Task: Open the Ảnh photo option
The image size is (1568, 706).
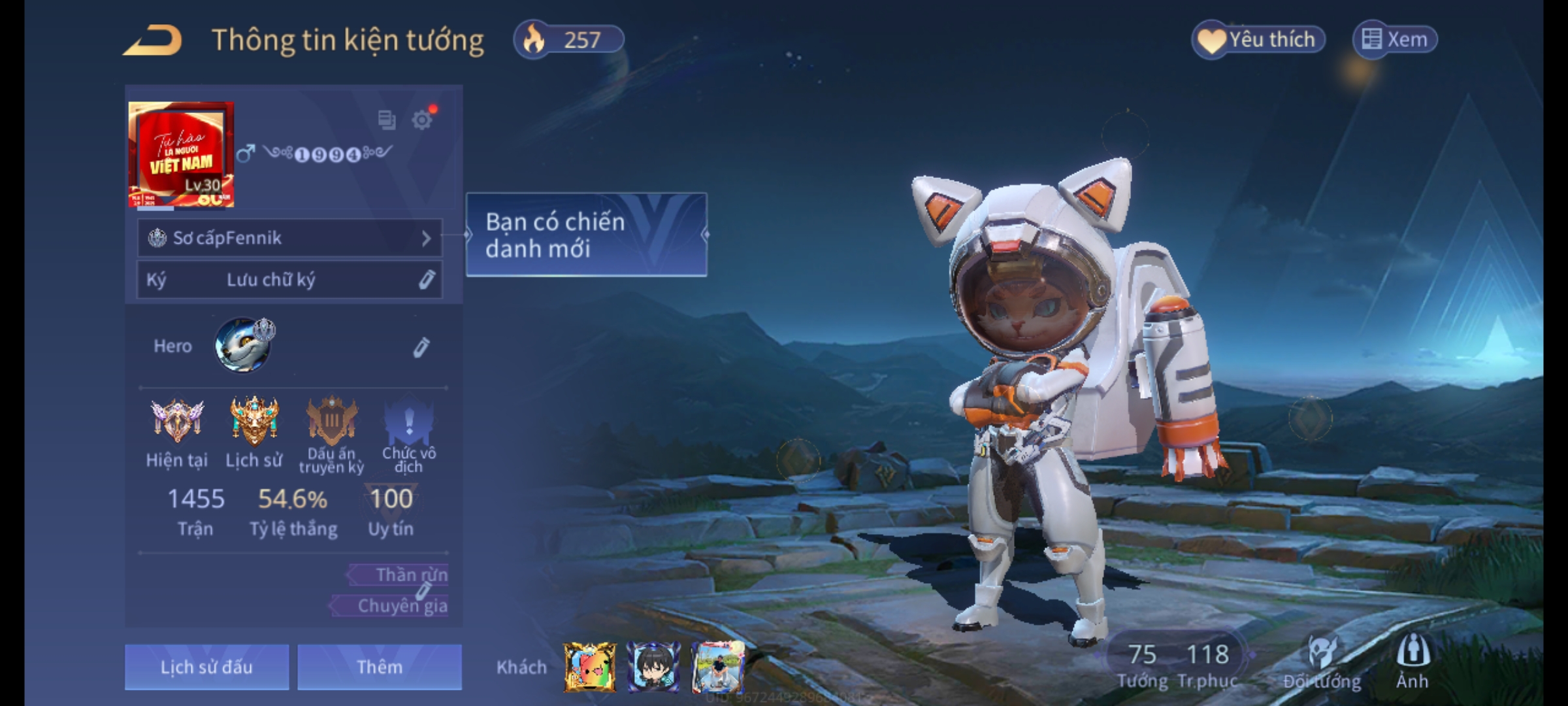Action: click(1413, 662)
